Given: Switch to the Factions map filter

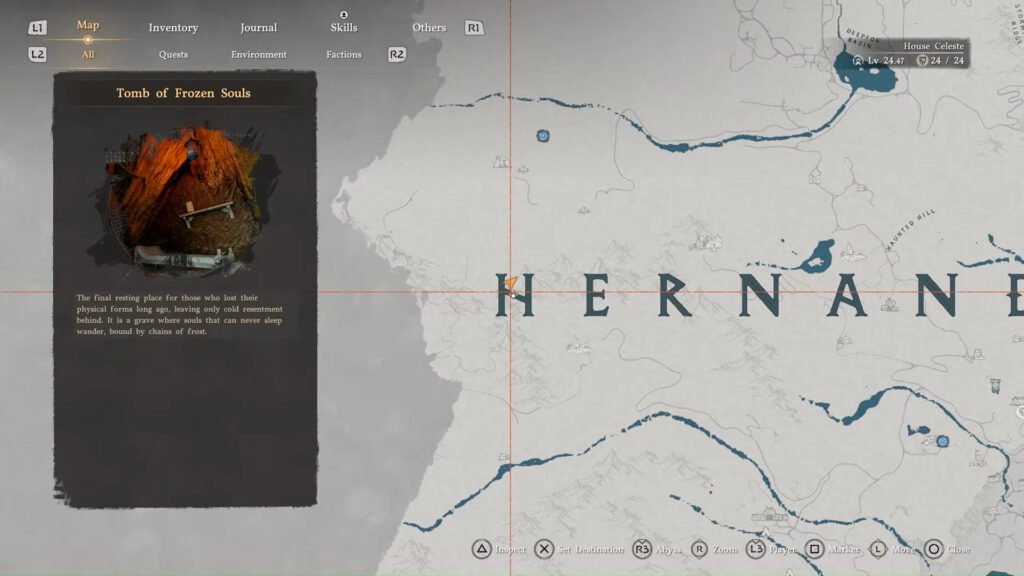Looking at the screenshot, I should [x=343, y=55].
